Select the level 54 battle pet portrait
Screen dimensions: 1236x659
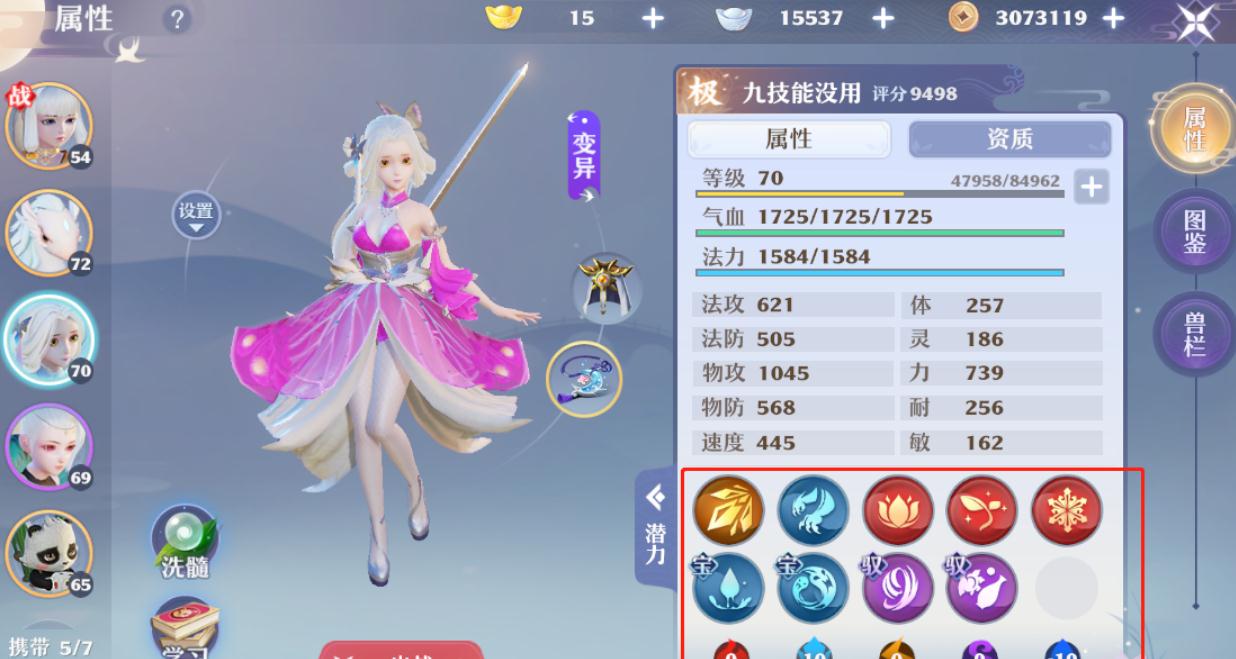pyautogui.click(x=48, y=127)
